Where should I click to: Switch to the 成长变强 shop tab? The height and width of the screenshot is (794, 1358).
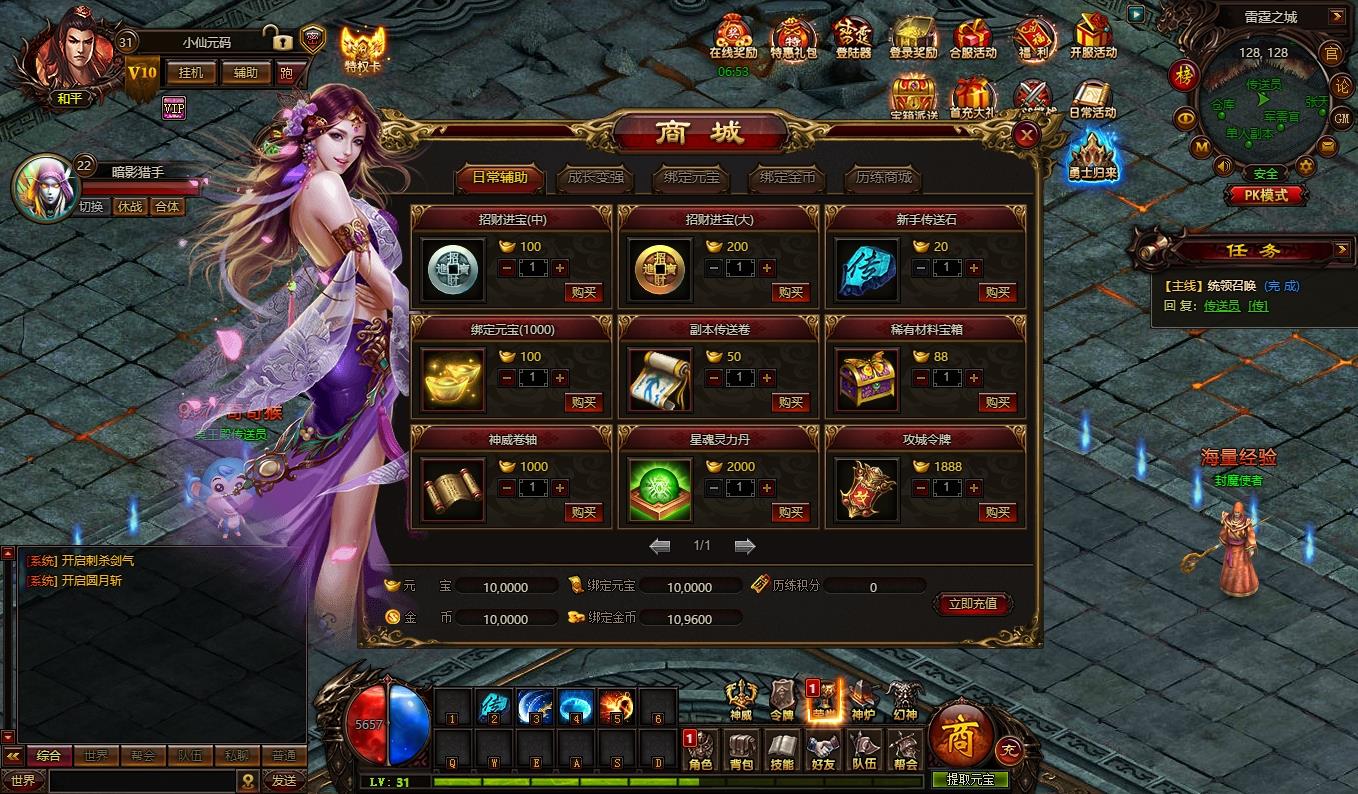[596, 179]
